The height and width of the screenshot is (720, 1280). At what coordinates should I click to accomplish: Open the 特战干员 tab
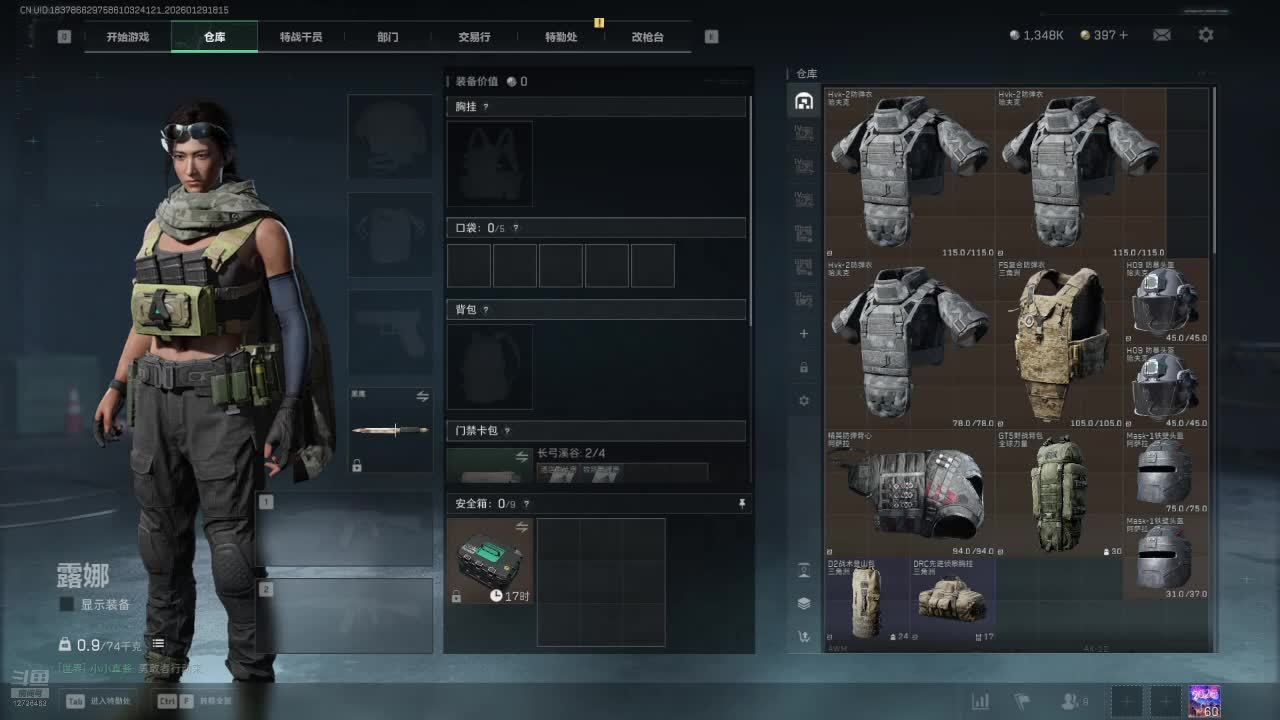pyautogui.click(x=301, y=37)
